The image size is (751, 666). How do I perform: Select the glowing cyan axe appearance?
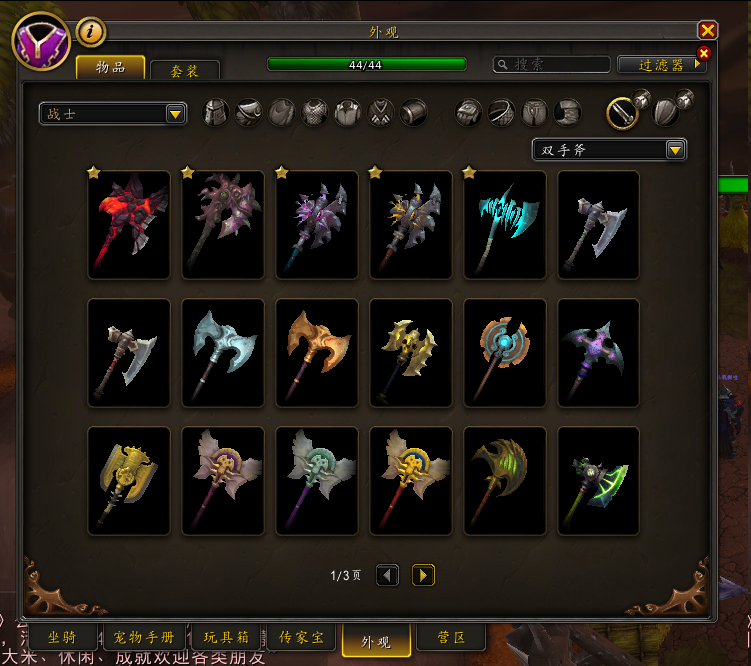(505, 225)
